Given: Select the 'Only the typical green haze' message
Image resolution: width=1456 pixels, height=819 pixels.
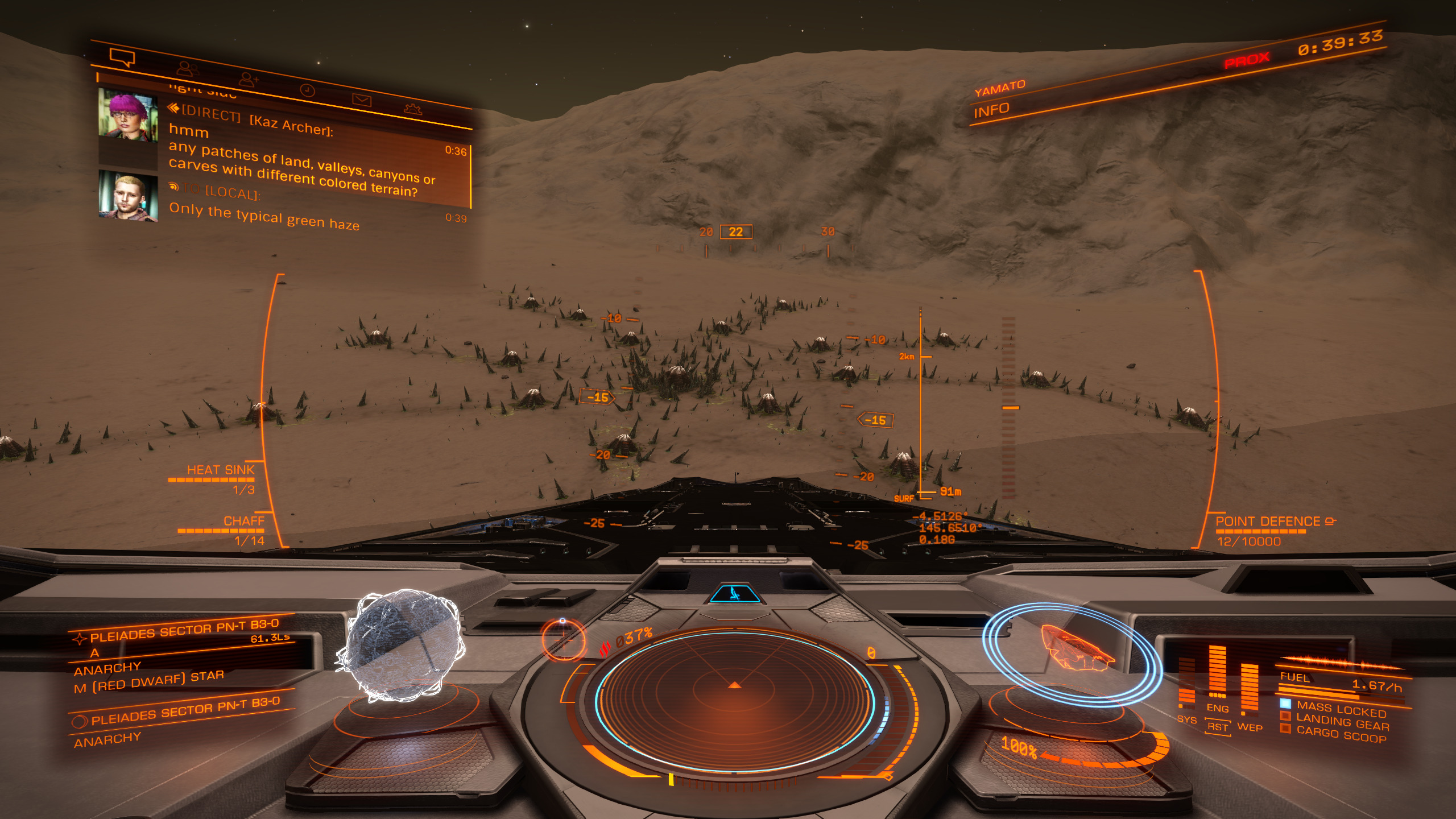Looking at the screenshot, I should coord(264,217).
